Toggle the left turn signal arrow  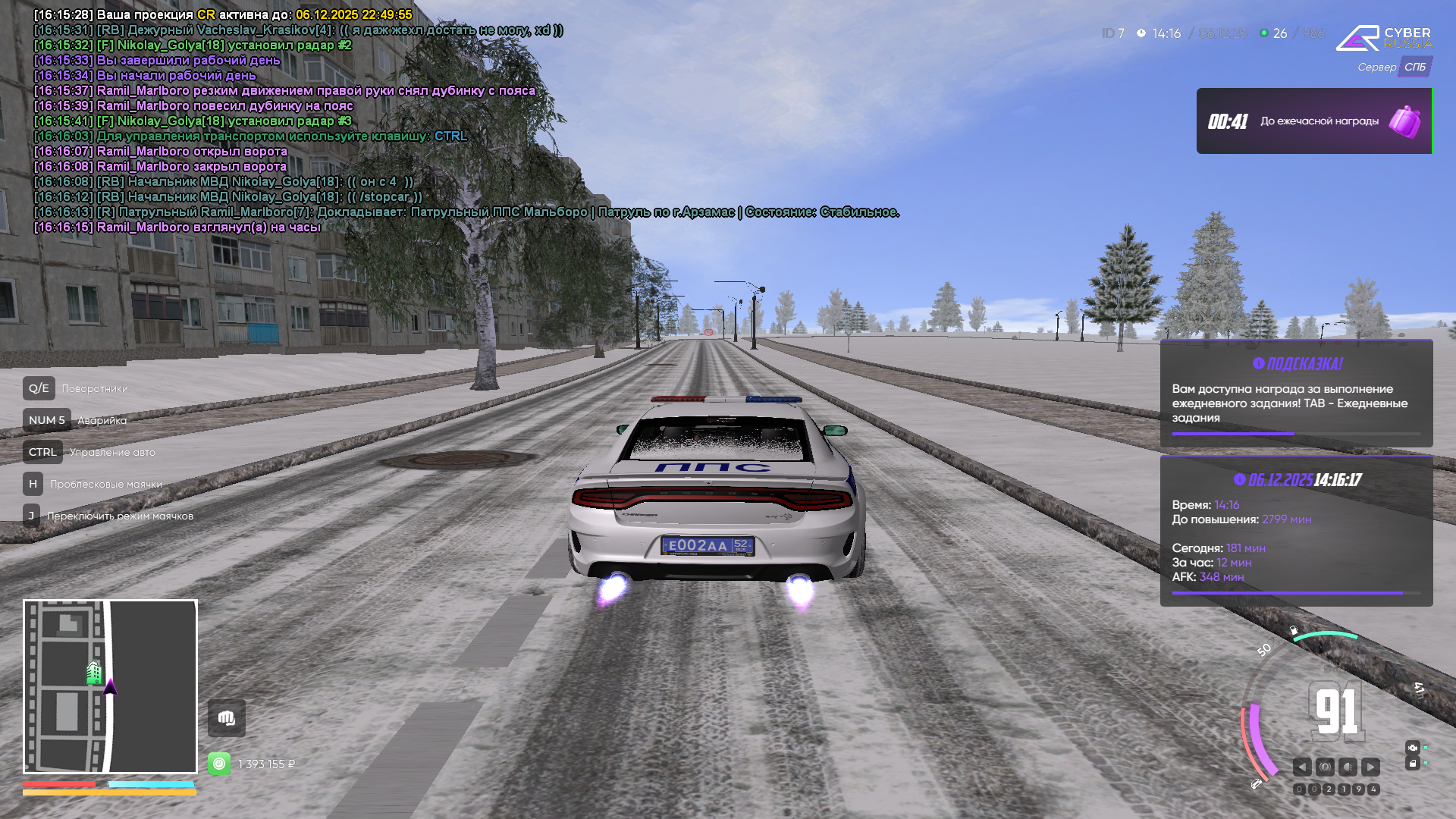point(1302,767)
